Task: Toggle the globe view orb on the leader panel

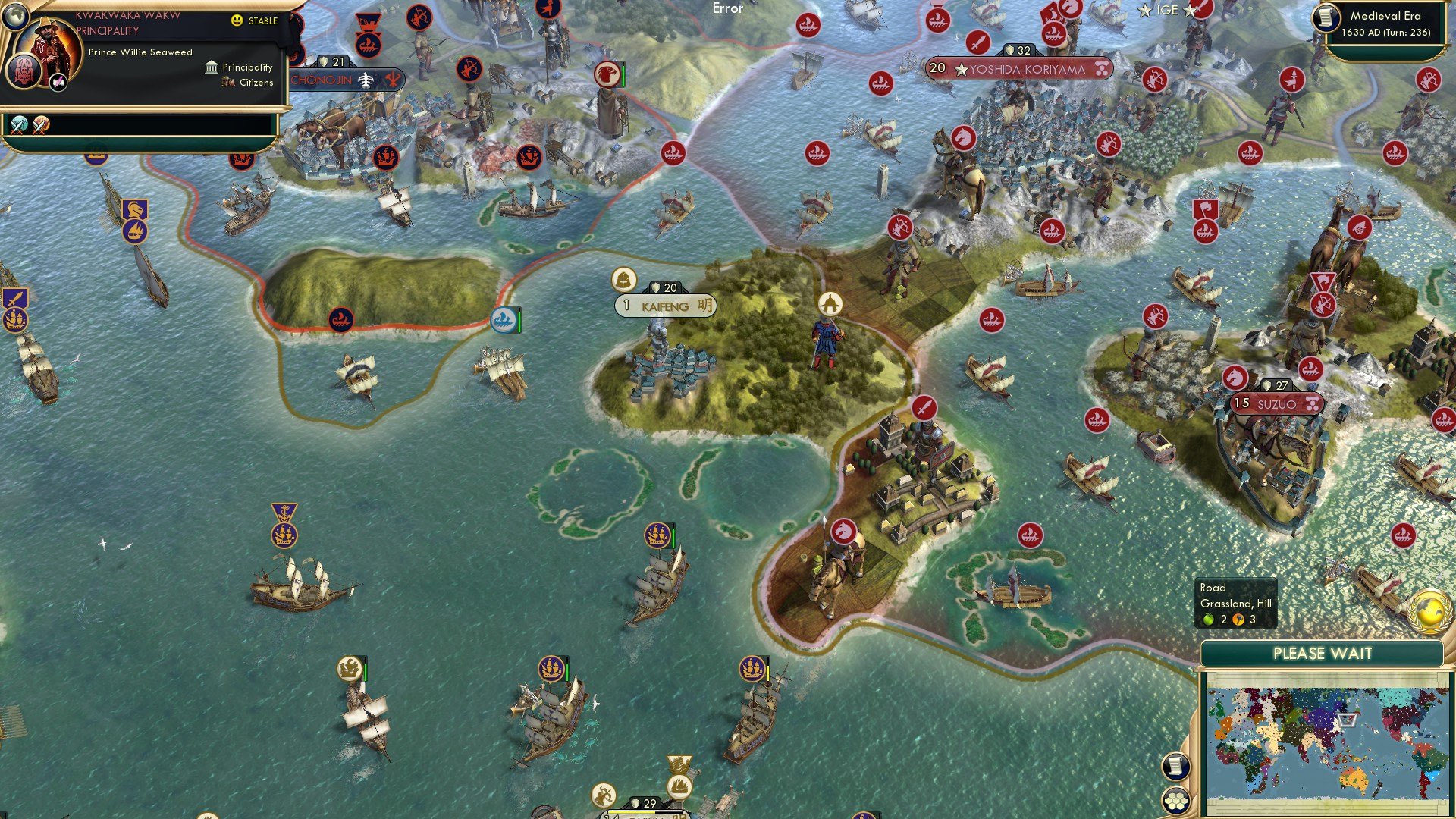Action: (16, 17)
